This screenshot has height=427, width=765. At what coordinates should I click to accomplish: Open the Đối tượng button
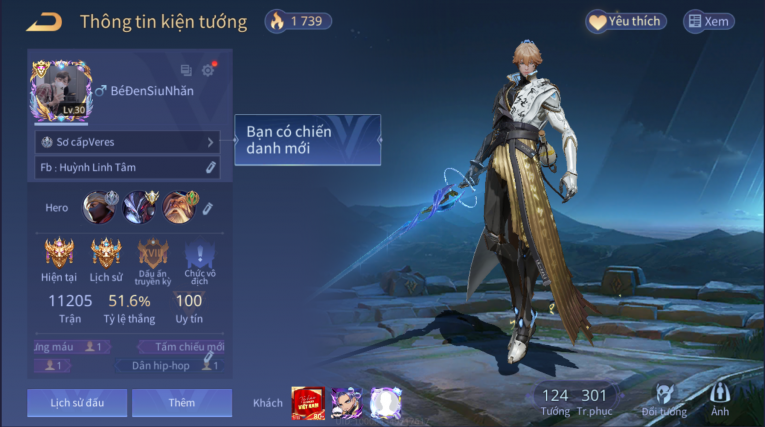point(664,398)
